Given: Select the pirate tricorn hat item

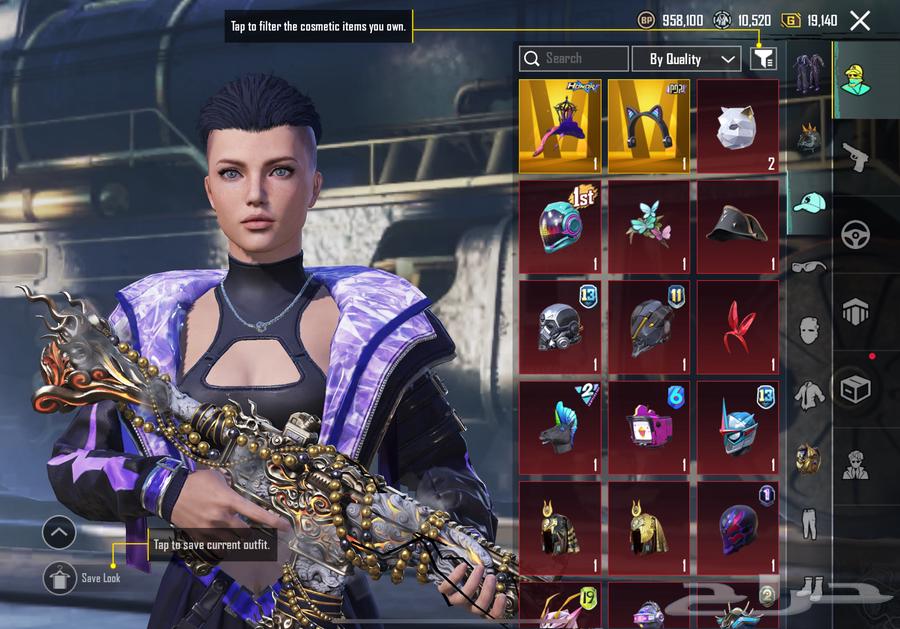Looking at the screenshot, I should [x=737, y=226].
